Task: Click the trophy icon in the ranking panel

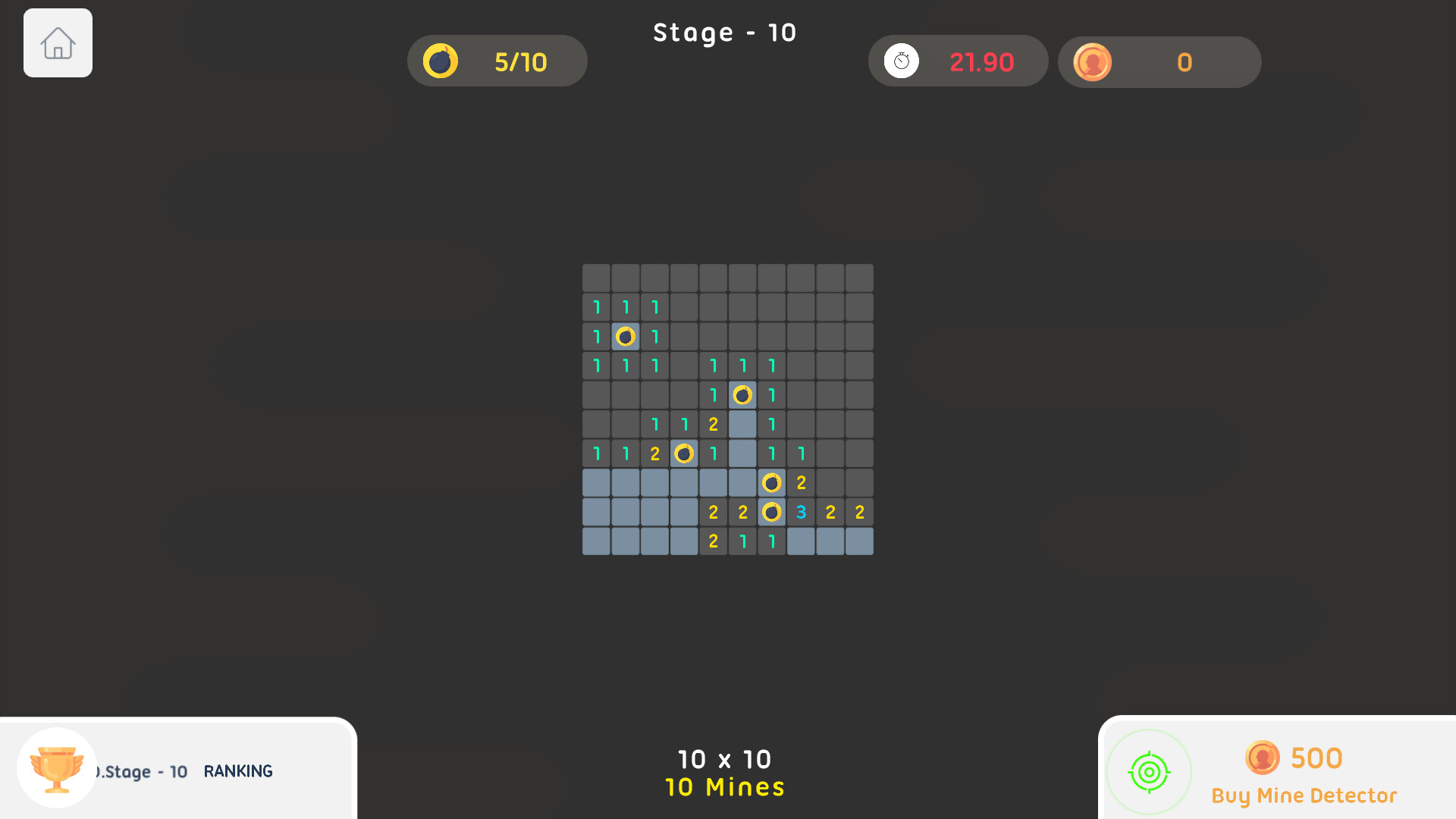Action: (56, 769)
